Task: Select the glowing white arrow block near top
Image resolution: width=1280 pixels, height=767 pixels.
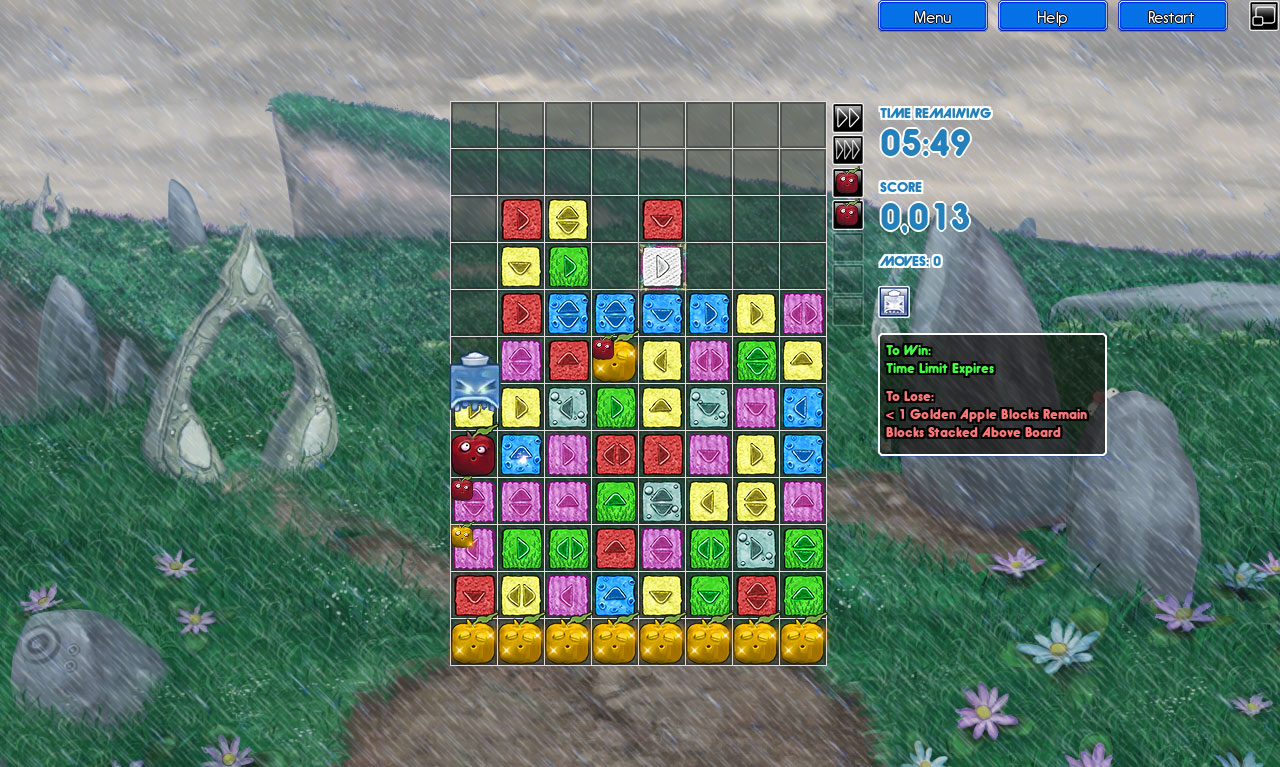Action: pos(662,266)
